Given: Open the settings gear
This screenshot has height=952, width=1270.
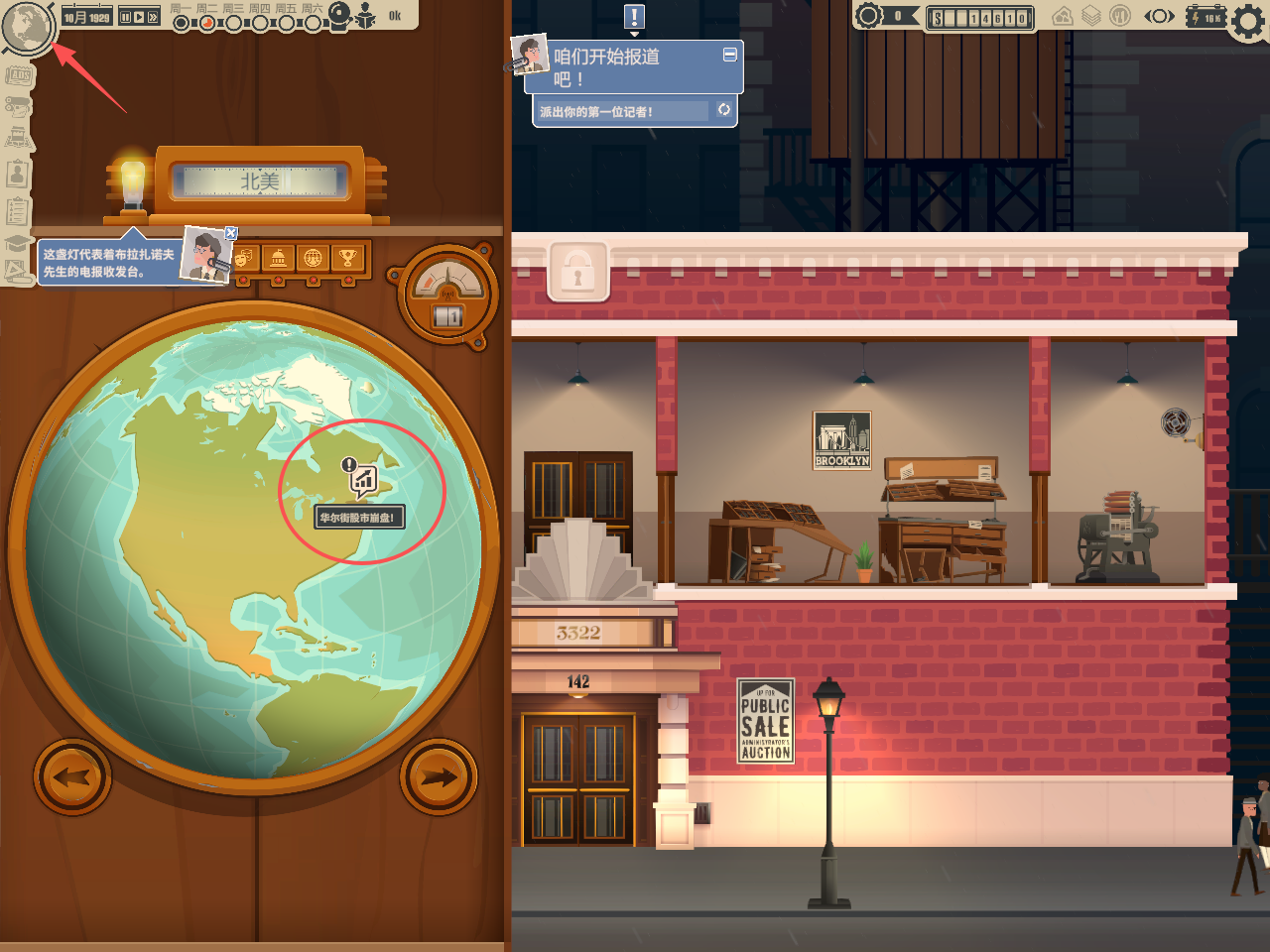Looking at the screenshot, I should [1248, 21].
